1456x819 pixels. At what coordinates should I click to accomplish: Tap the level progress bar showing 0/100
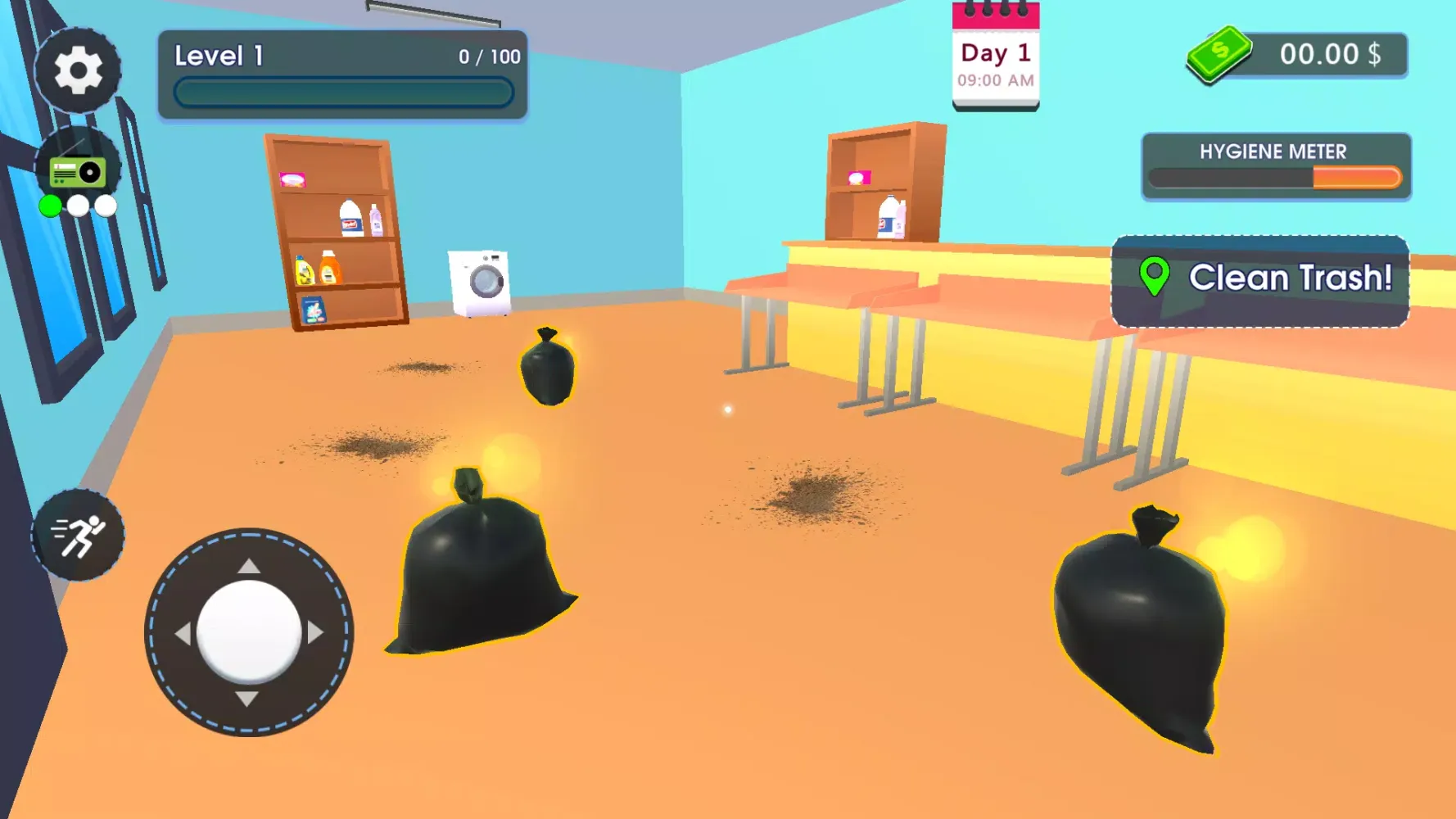[x=342, y=93]
